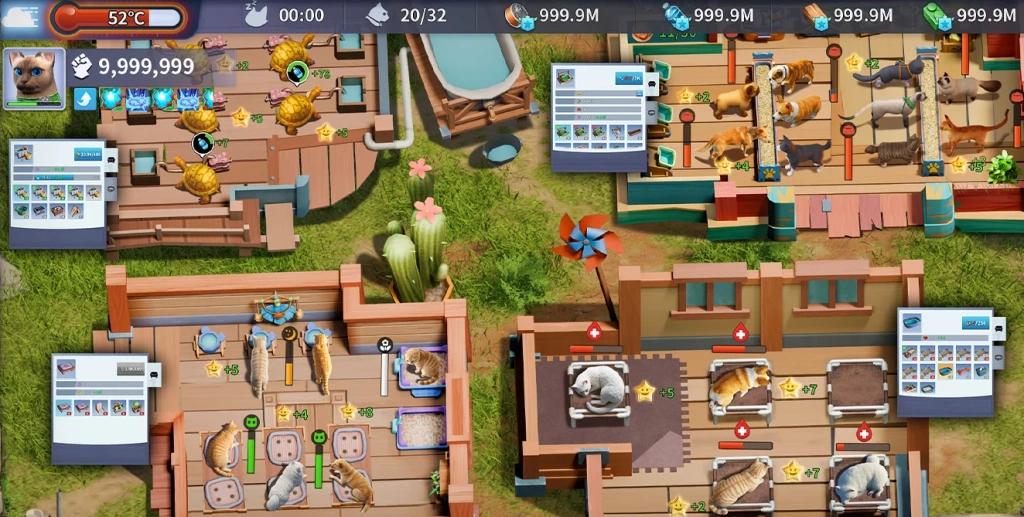
Task: Click the blue upgrade button on feeding room panel
Action: (x=628, y=79)
